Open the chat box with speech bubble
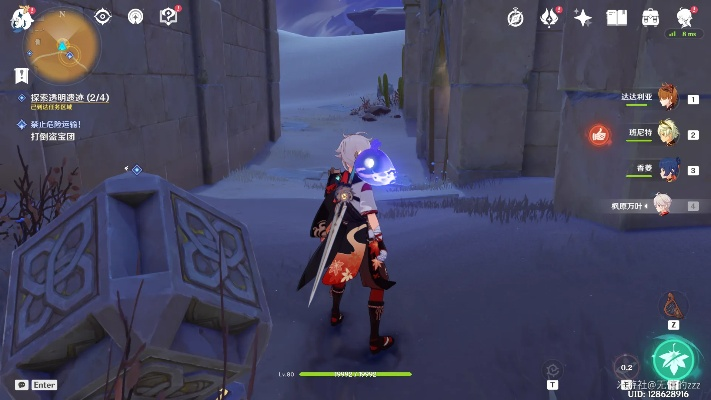Screen dimensions: 711x400 point(21,385)
